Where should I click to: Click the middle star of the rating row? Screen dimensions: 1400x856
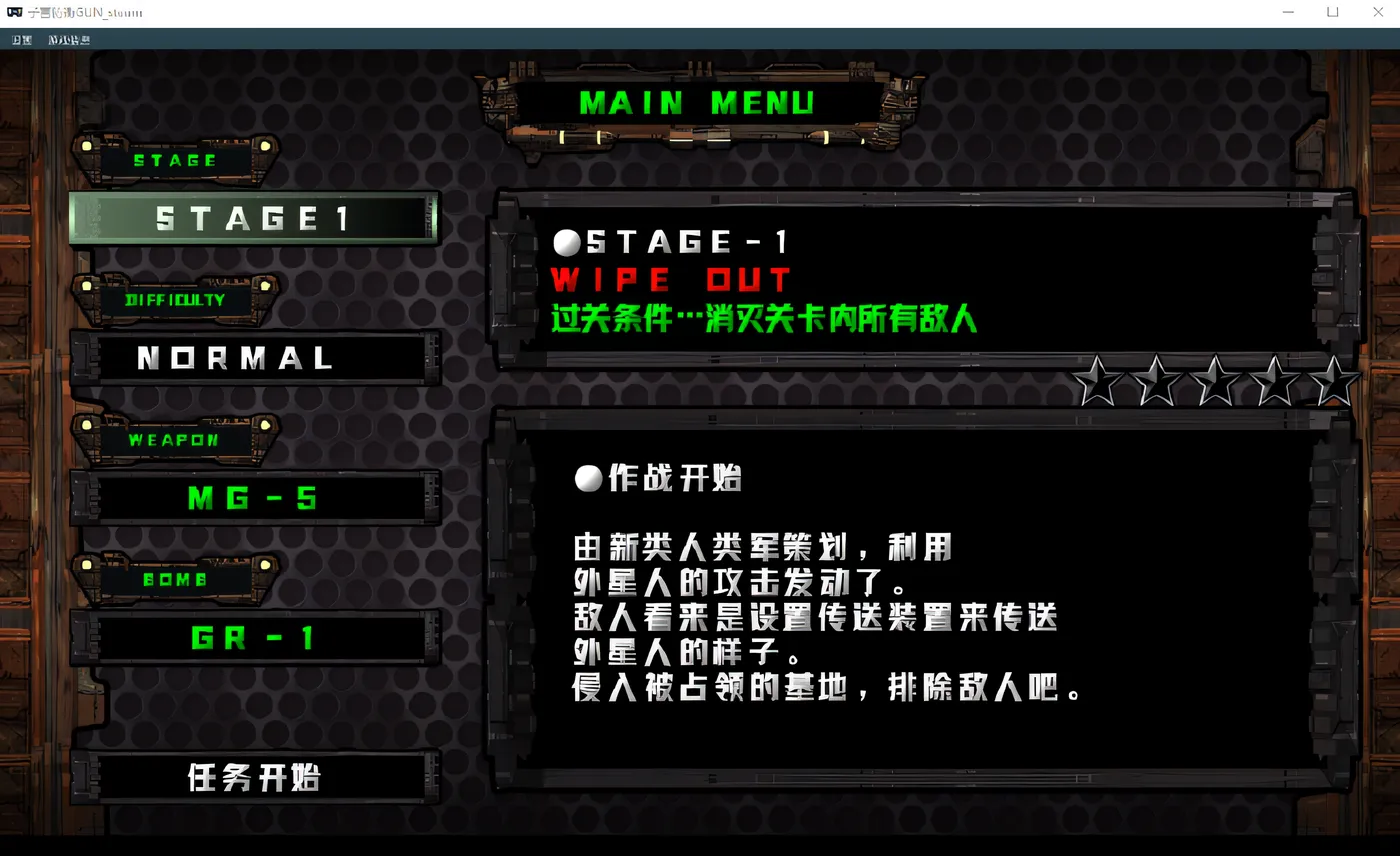coord(1215,382)
